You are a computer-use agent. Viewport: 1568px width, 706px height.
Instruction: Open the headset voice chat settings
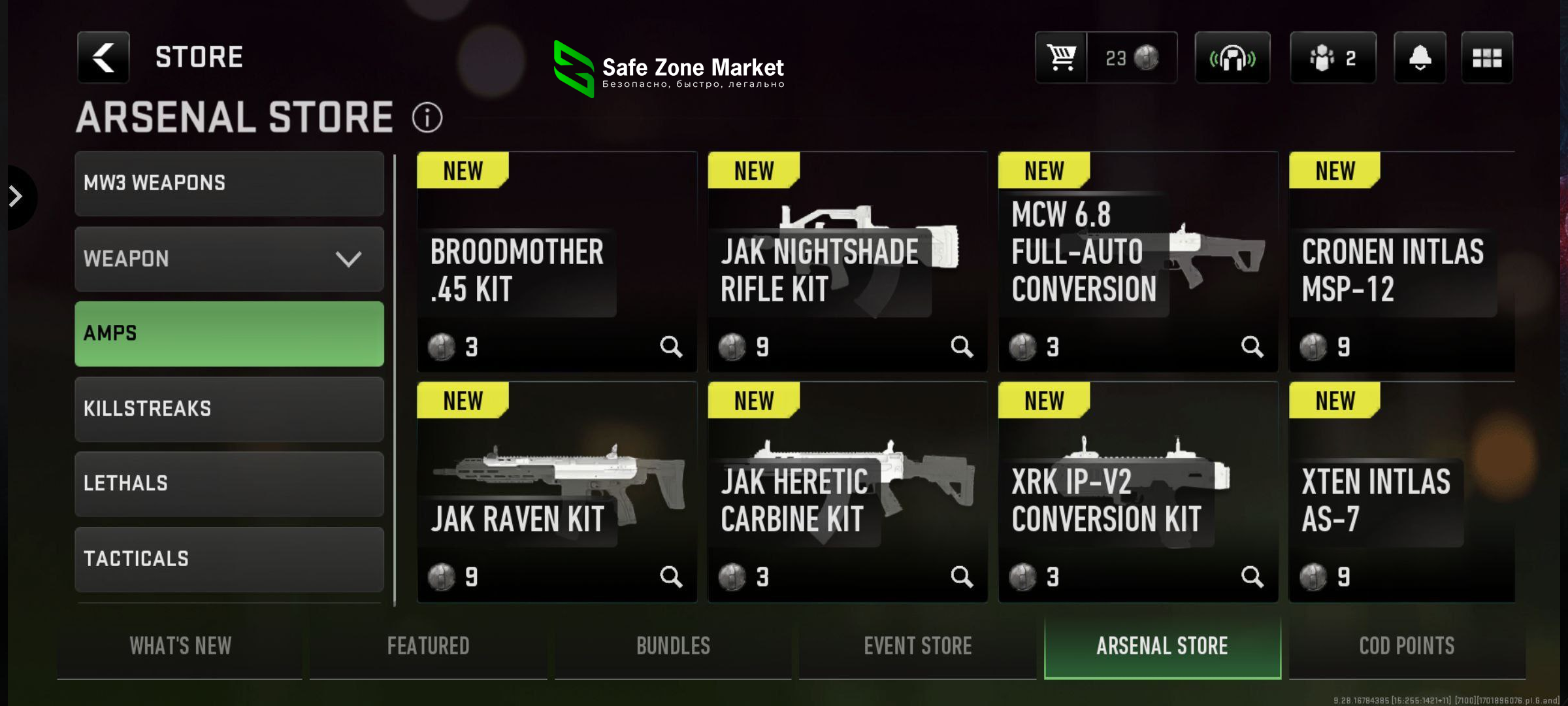coord(1232,58)
